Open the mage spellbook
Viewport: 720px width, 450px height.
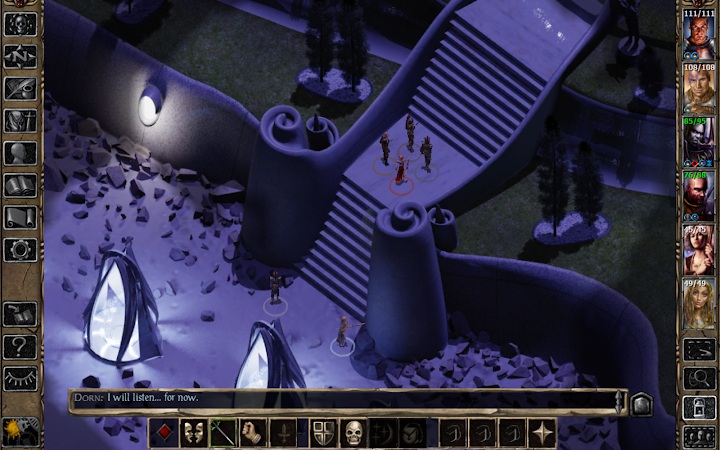(20, 185)
